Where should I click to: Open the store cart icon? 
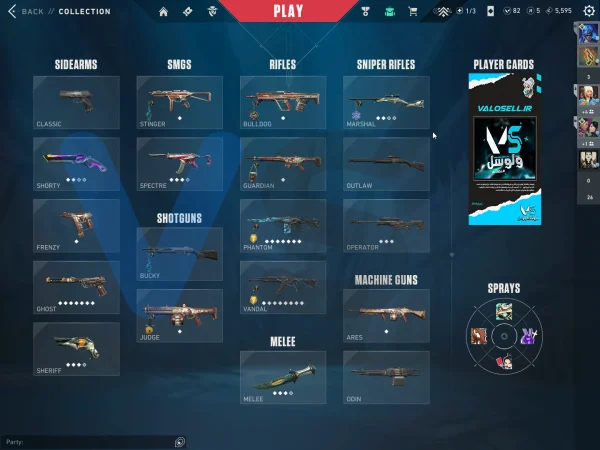(x=412, y=12)
